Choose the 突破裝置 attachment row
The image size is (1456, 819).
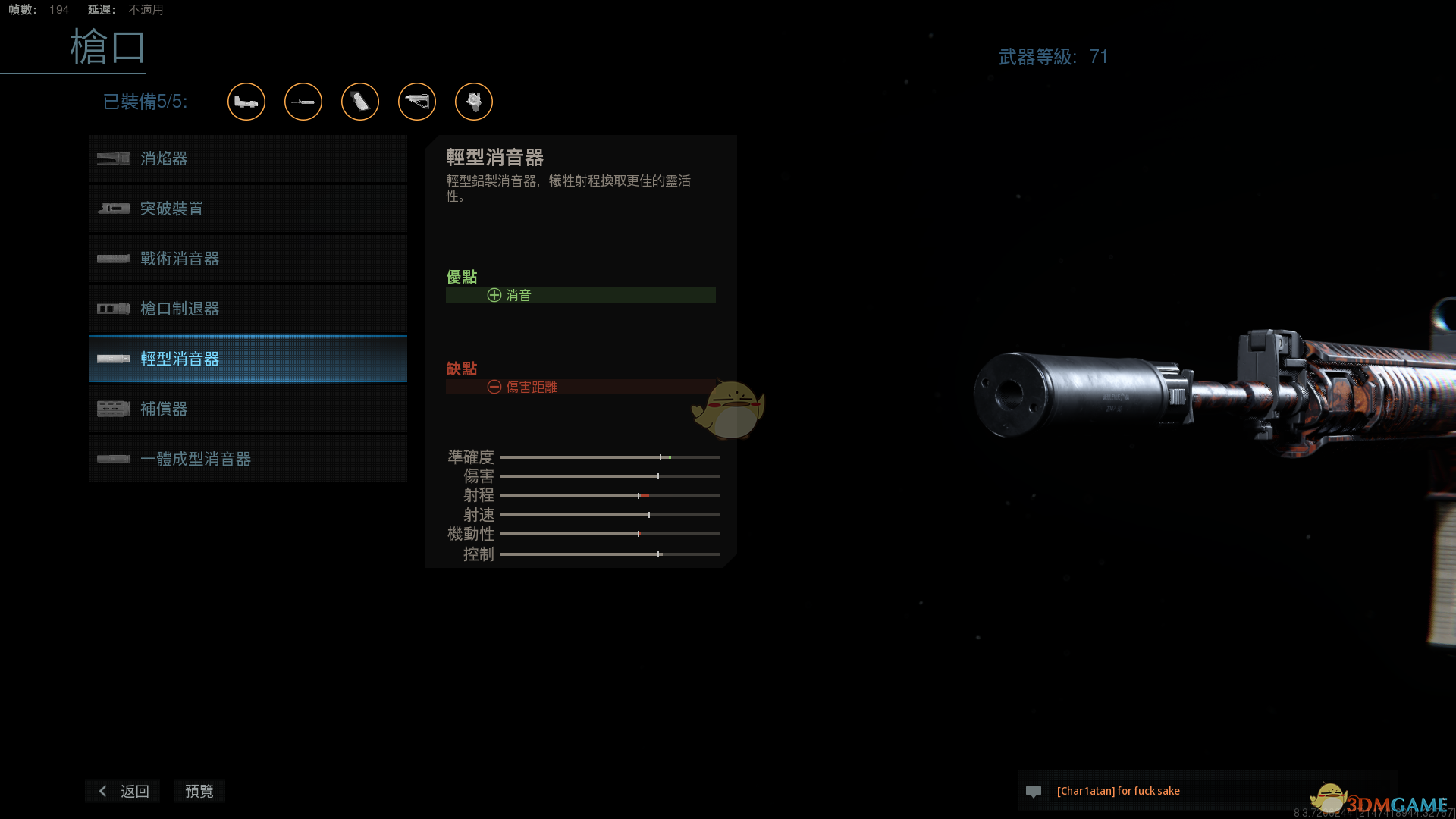(247, 209)
